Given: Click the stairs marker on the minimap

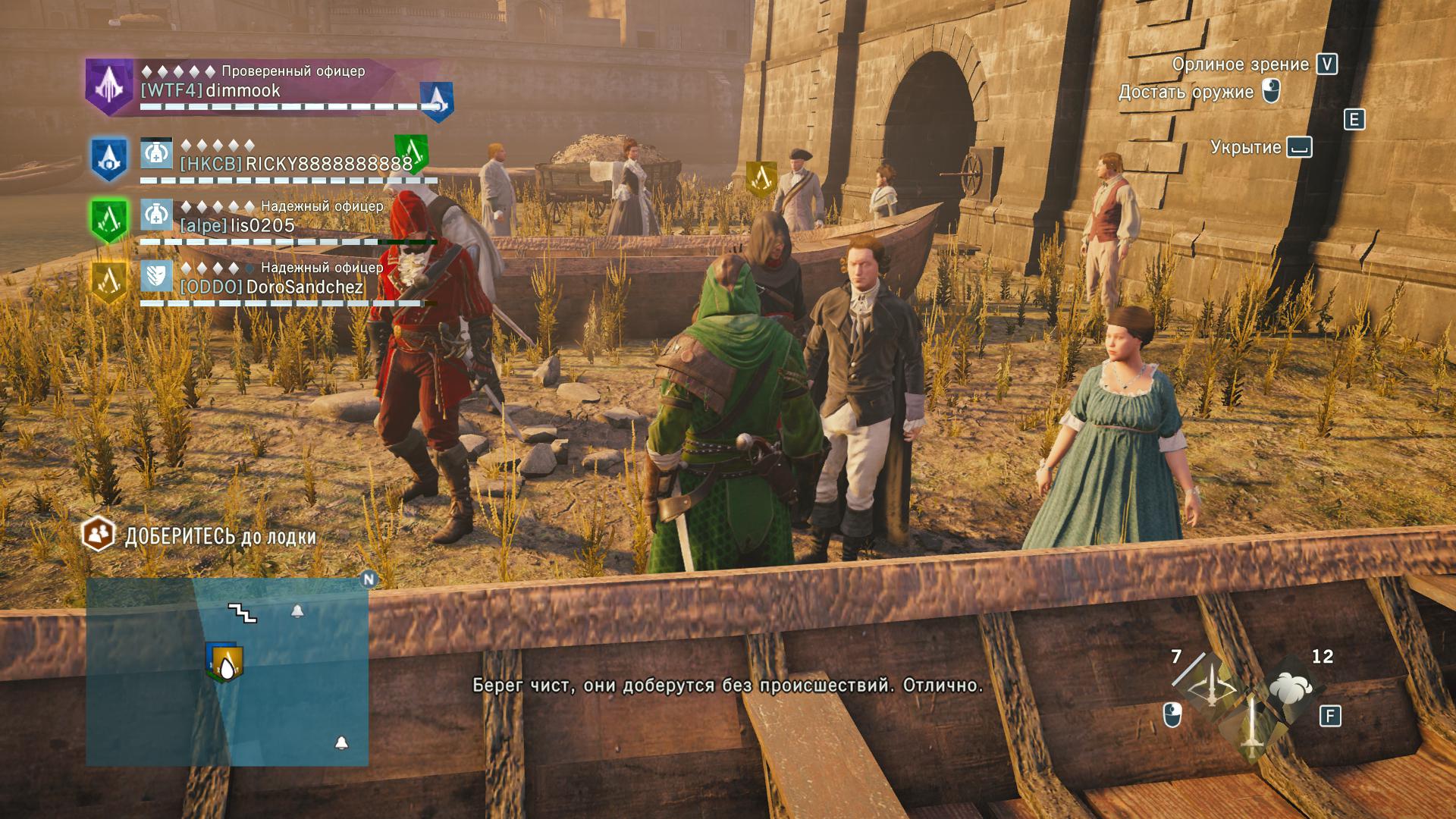Looking at the screenshot, I should point(243,613).
